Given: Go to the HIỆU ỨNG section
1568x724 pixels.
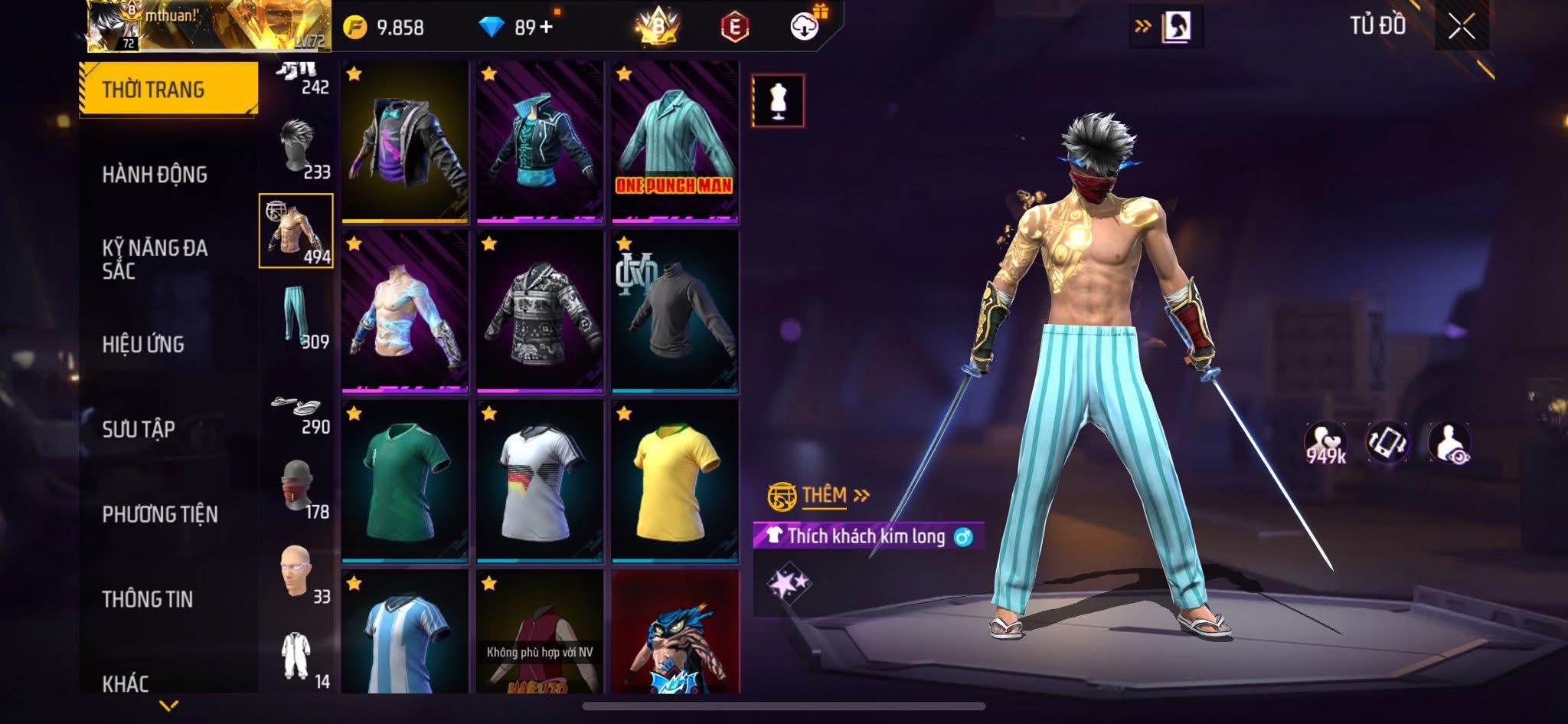Looking at the screenshot, I should pos(143,345).
